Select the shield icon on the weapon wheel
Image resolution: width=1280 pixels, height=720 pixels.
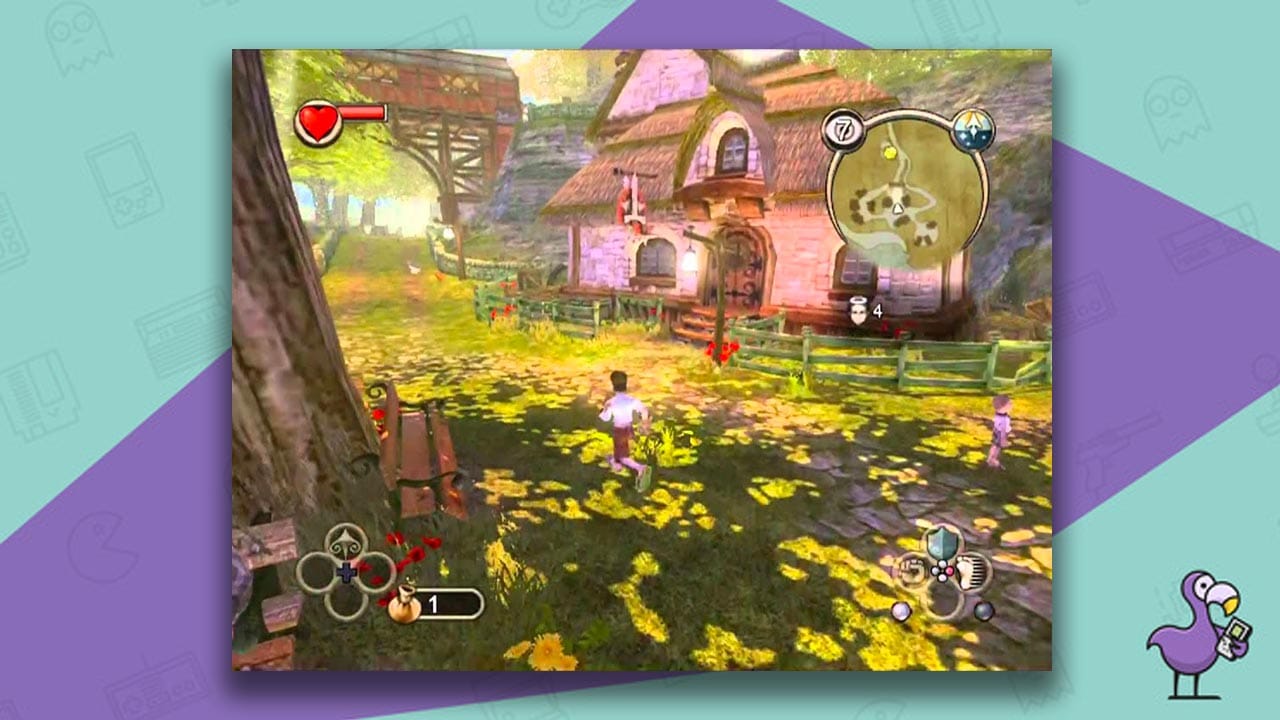tap(942, 543)
